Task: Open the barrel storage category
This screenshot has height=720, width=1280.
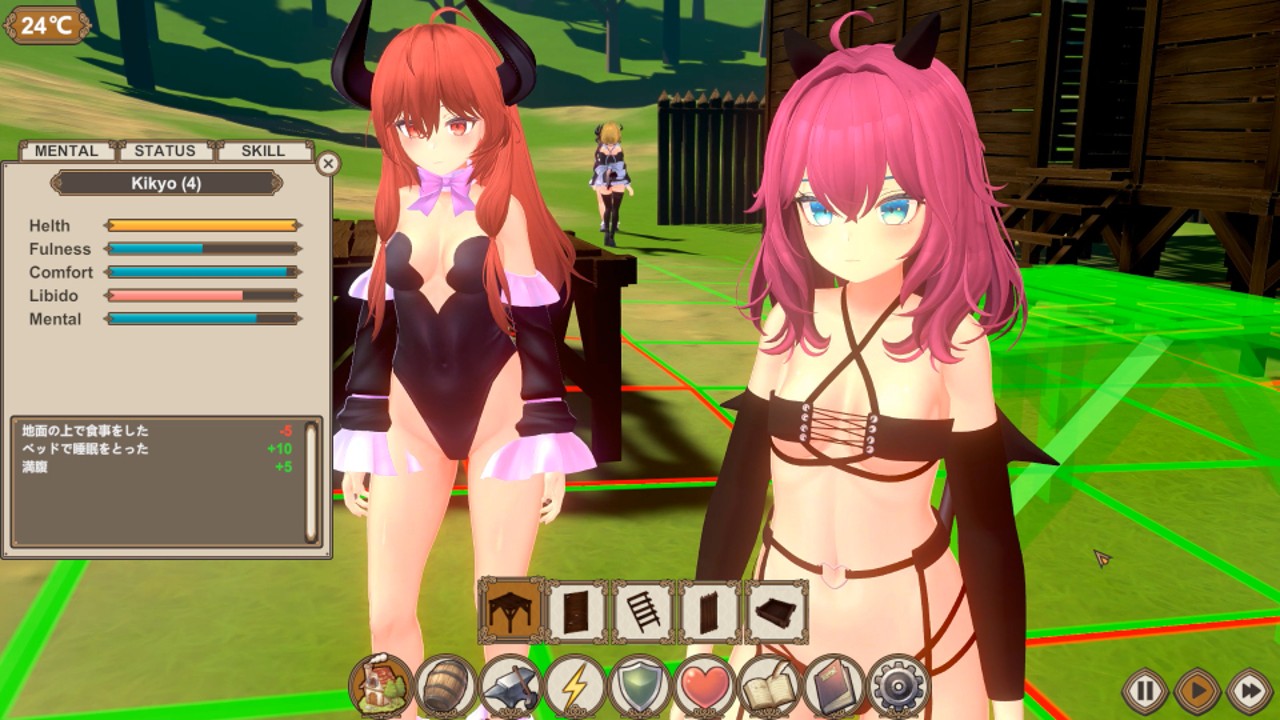Action: tap(445, 687)
